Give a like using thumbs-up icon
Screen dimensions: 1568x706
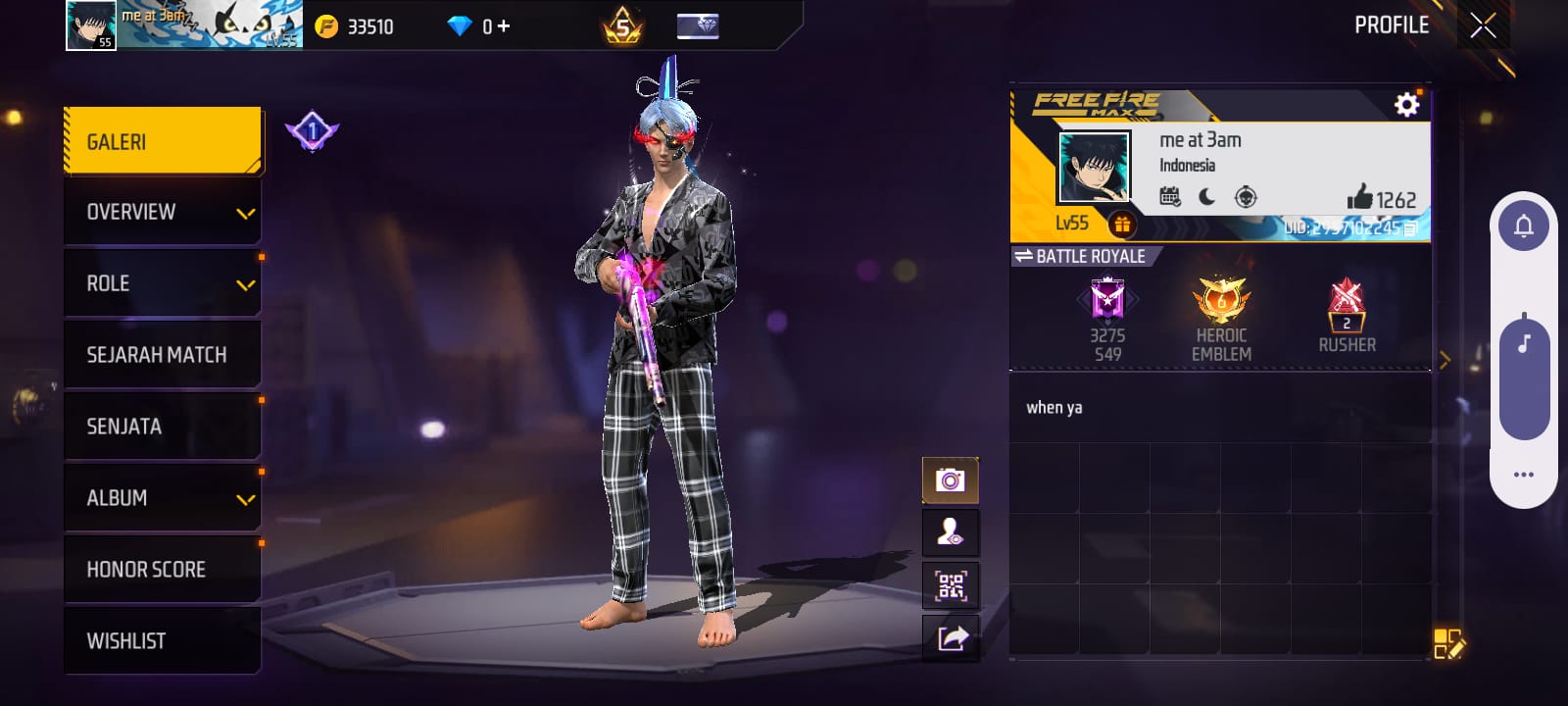[x=1359, y=197]
